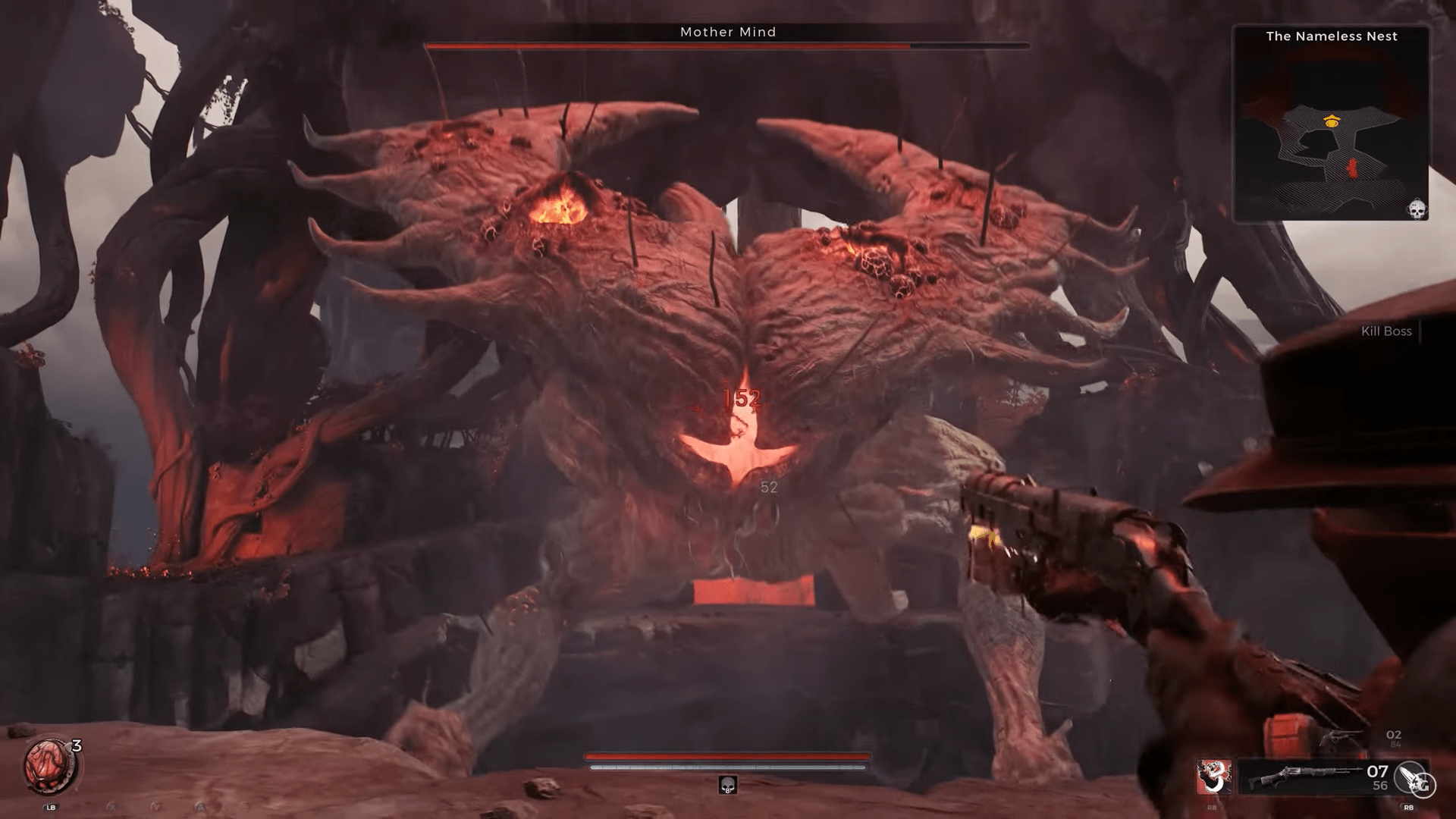The width and height of the screenshot is (1456, 819).
Task: Click the yellow boss marker on the minimap
Action: tap(1331, 121)
